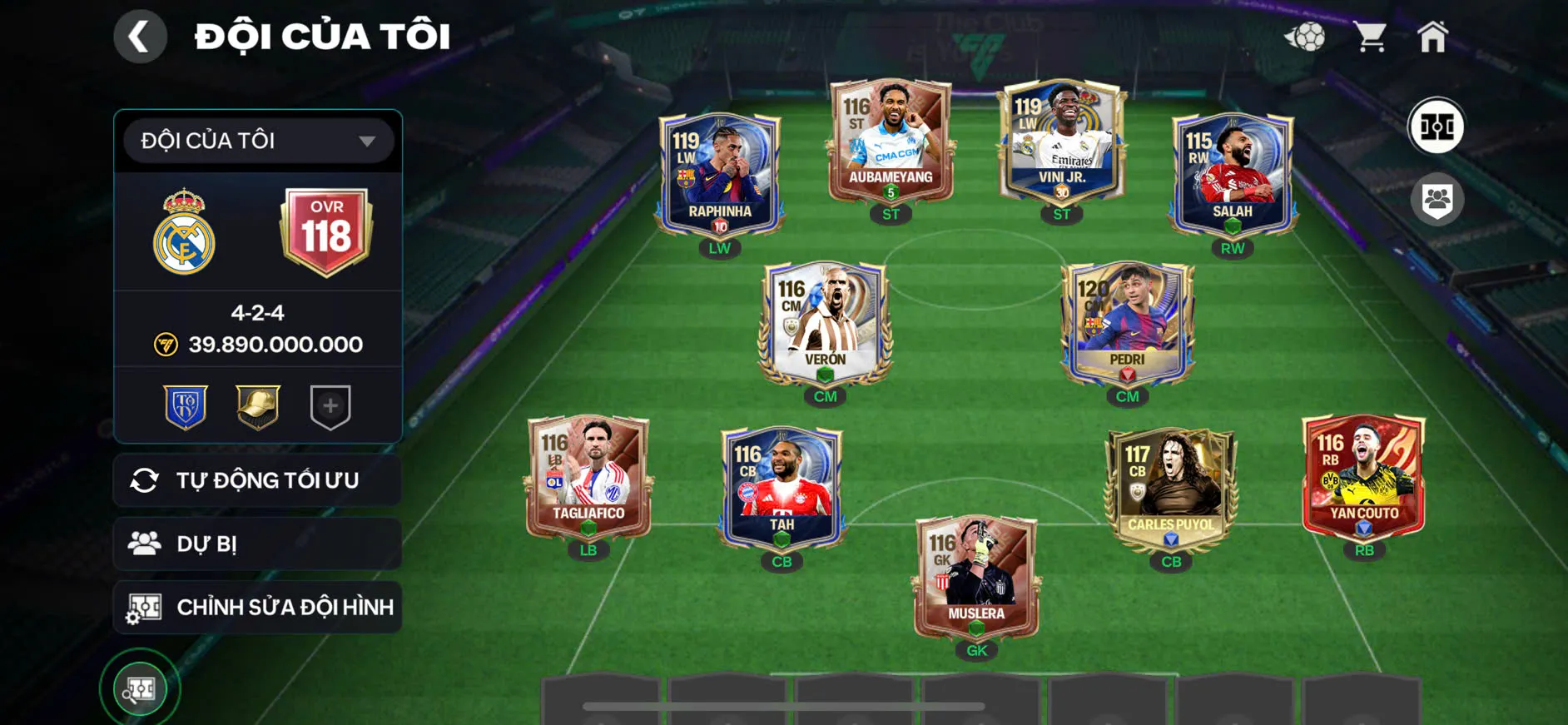The width and height of the screenshot is (1568, 725).
Task: Choose CHỈNH SỬA ĐỘI HÌNH formation editor
Action: click(x=258, y=608)
